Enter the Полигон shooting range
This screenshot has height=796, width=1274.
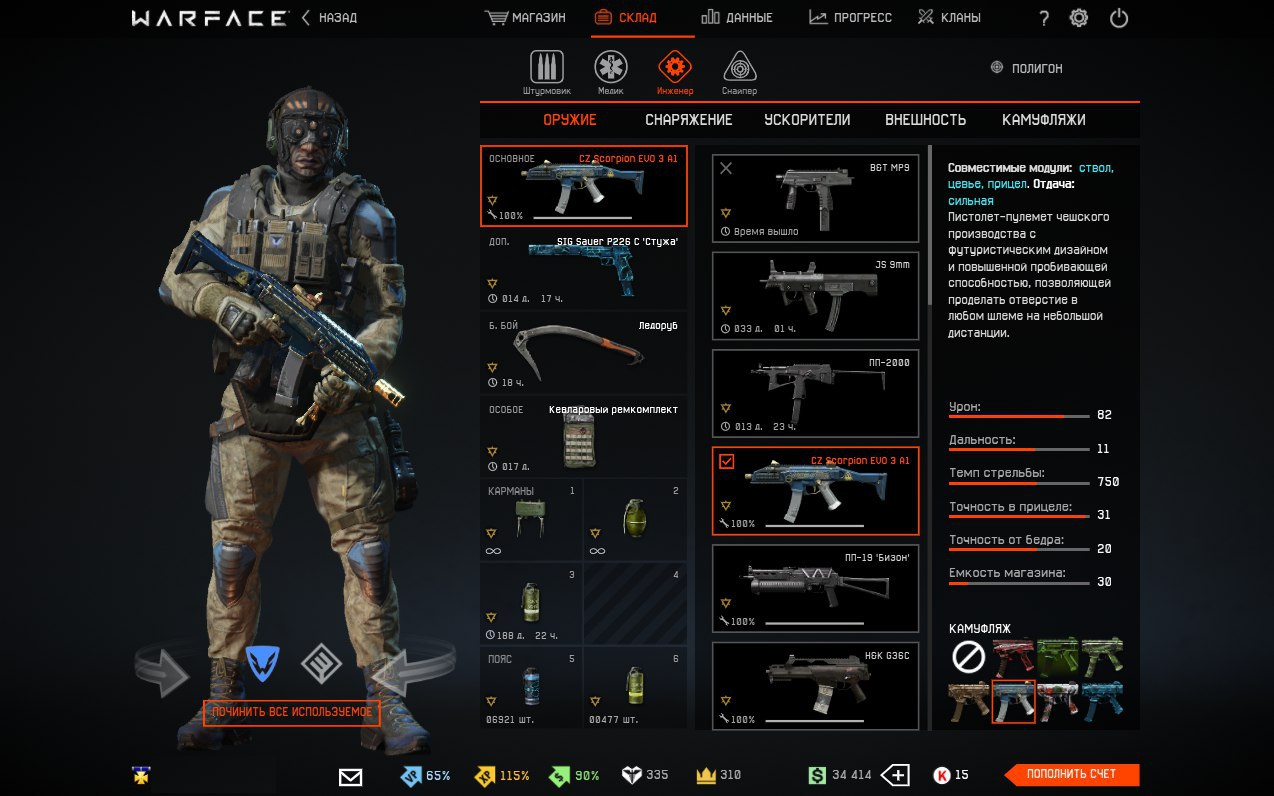[1026, 68]
